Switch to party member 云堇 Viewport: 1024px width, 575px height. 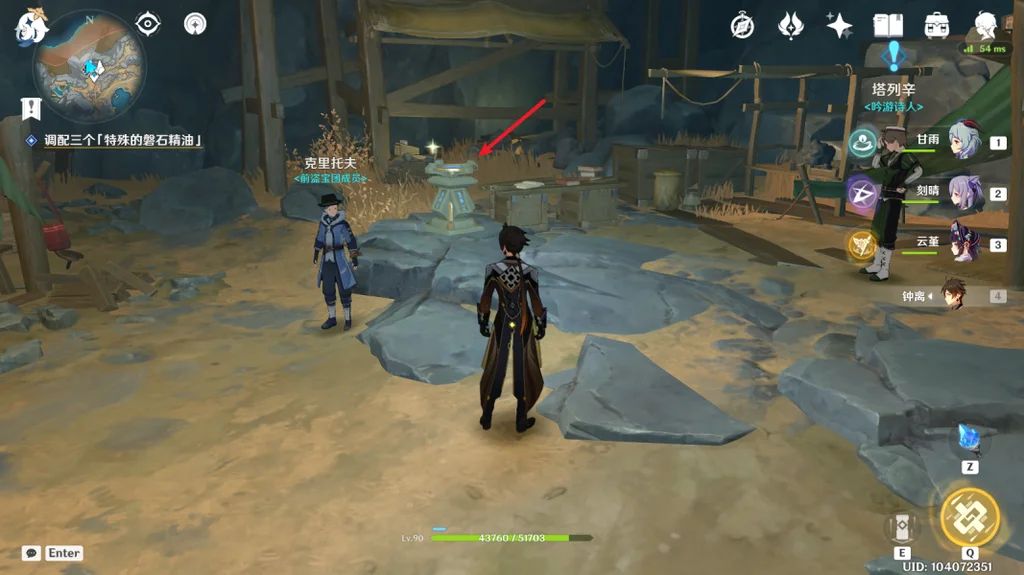pyautogui.click(x=965, y=243)
